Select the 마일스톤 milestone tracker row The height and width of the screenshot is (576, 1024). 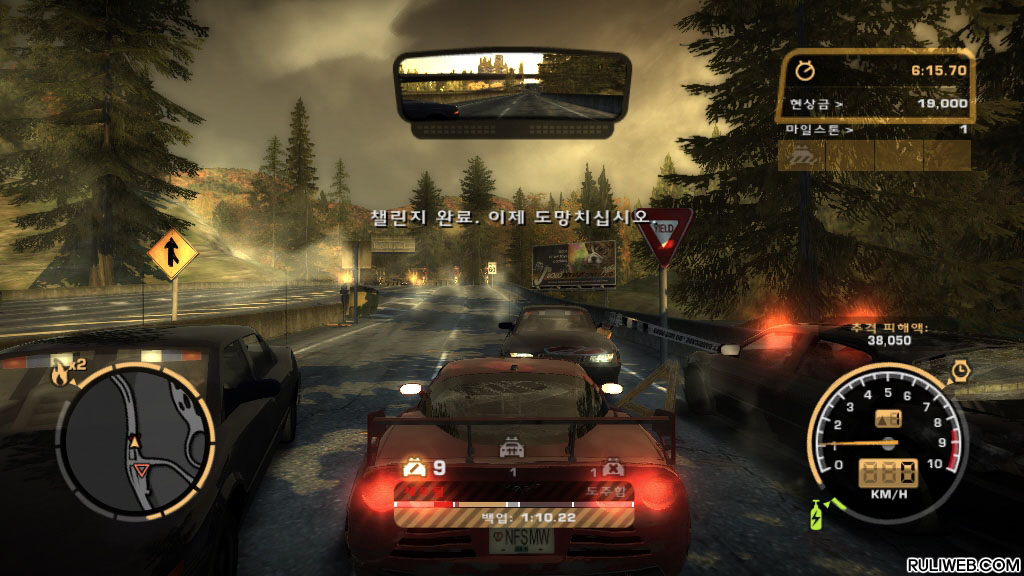[x=875, y=129]
